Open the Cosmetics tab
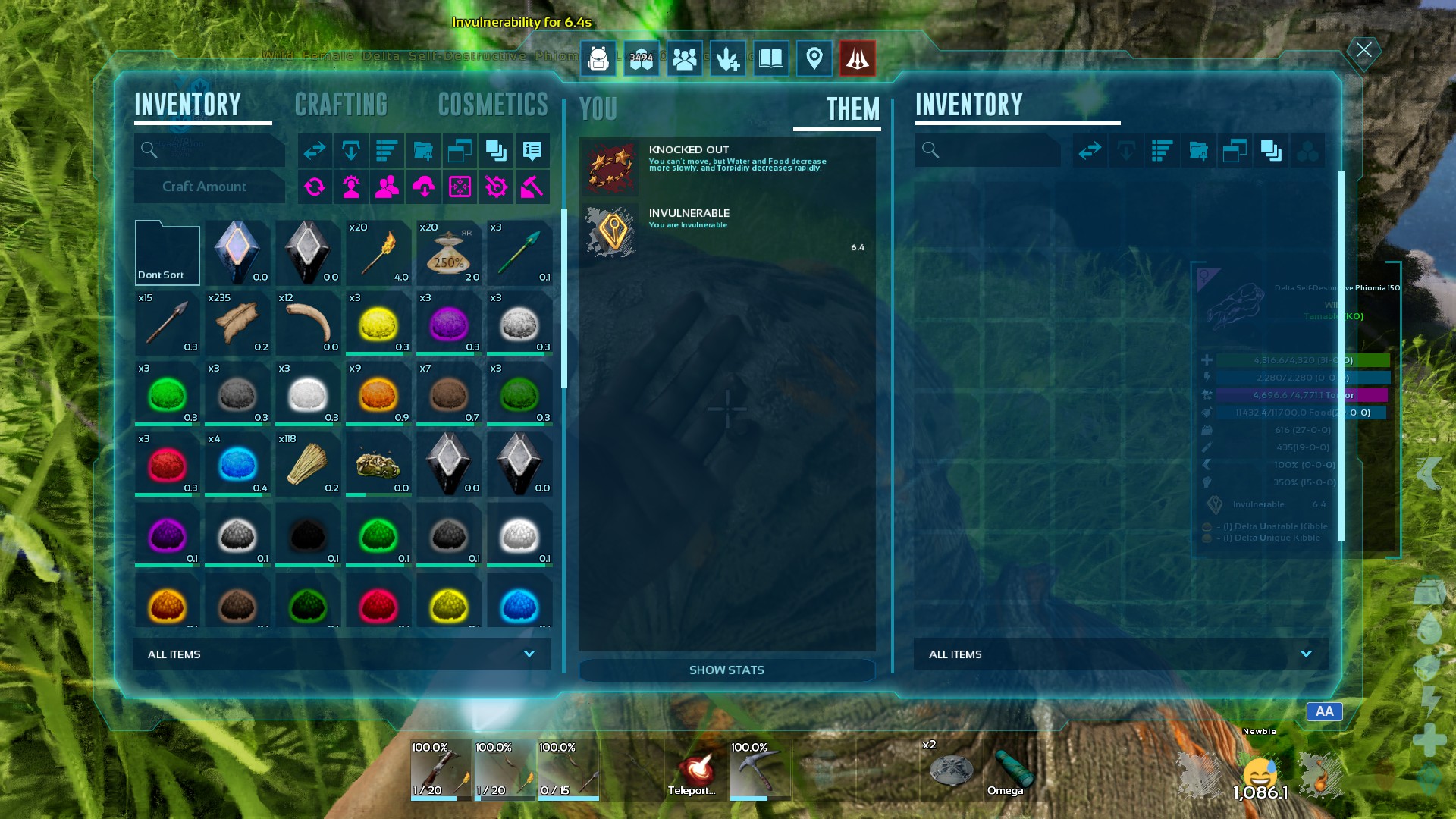Viewport: 1456px width, 819px height. point(493,105)
